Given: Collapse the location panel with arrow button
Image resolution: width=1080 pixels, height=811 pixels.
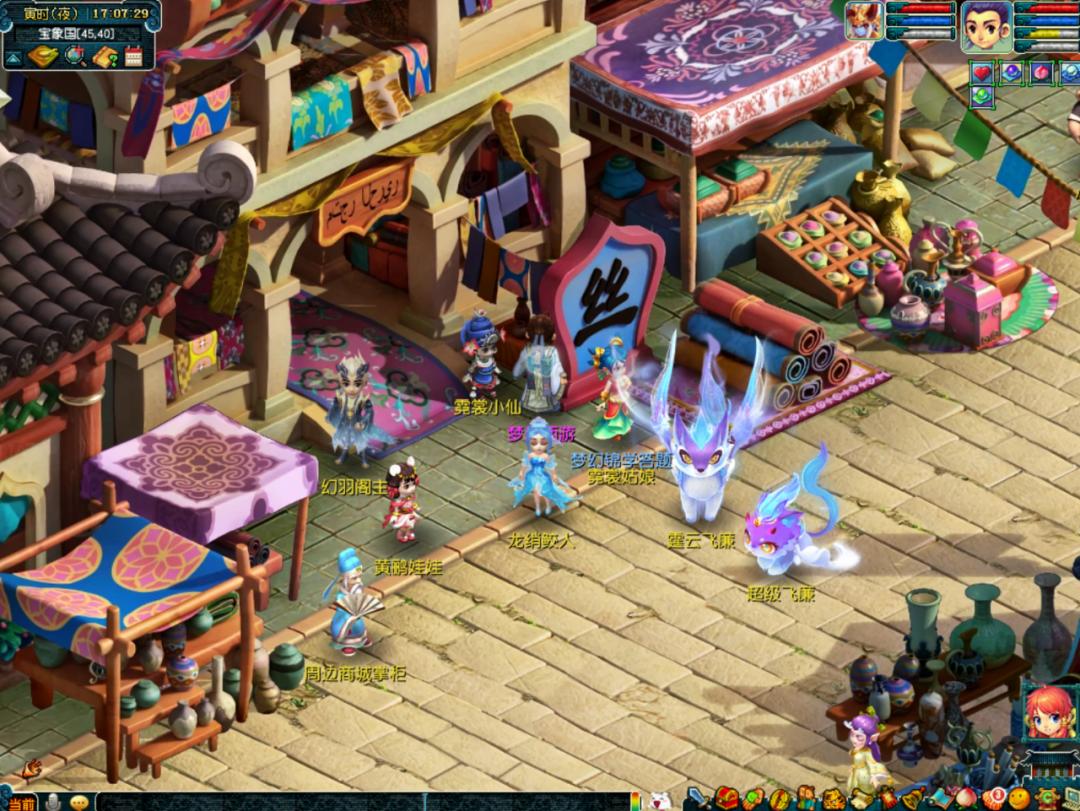Looking at the screenshot, I should [x=12, y=58].
